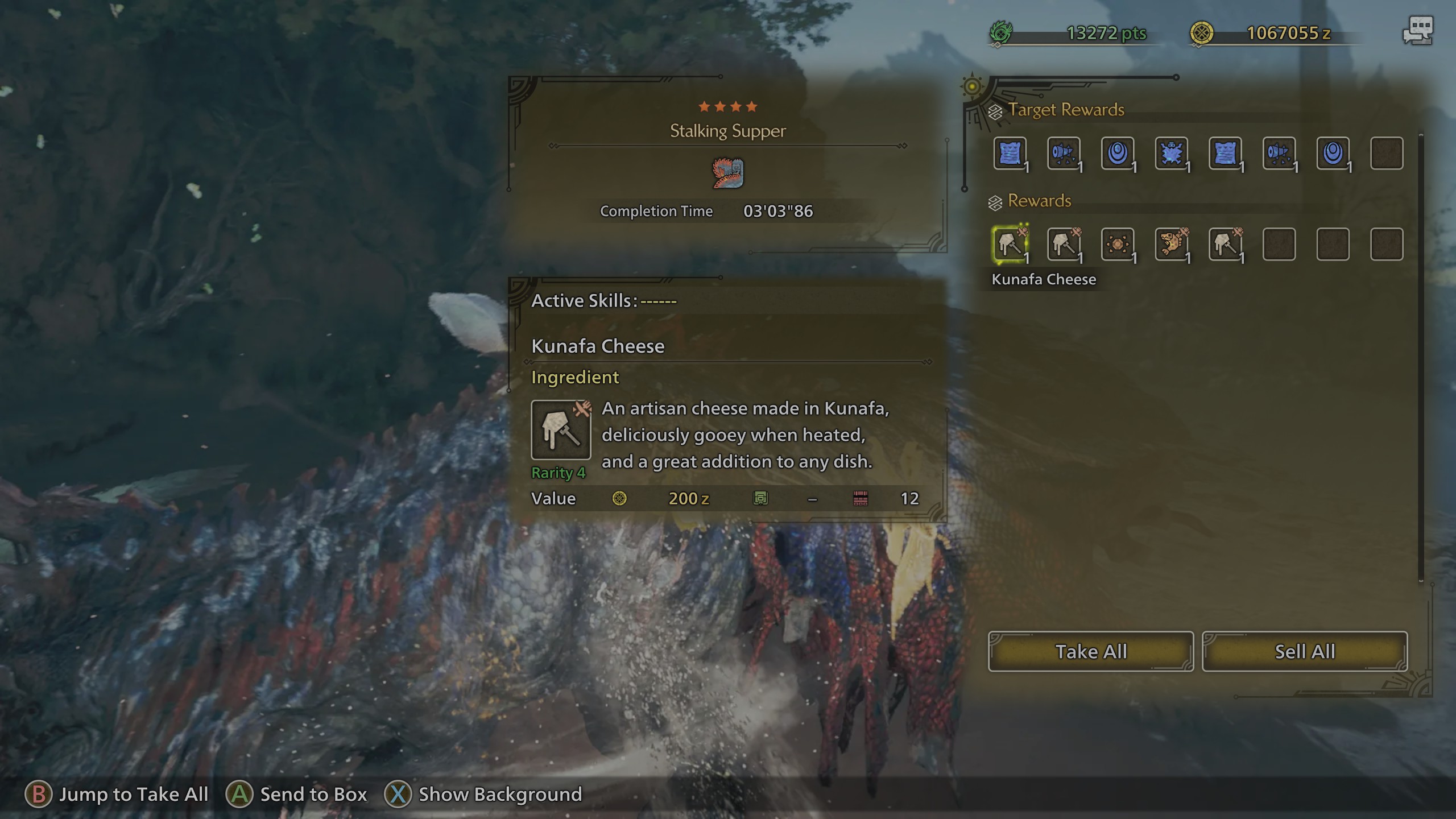The height and width of the screenshot is (819, 1456).
Task: Choose the Sell All button
Action: 1305,651
